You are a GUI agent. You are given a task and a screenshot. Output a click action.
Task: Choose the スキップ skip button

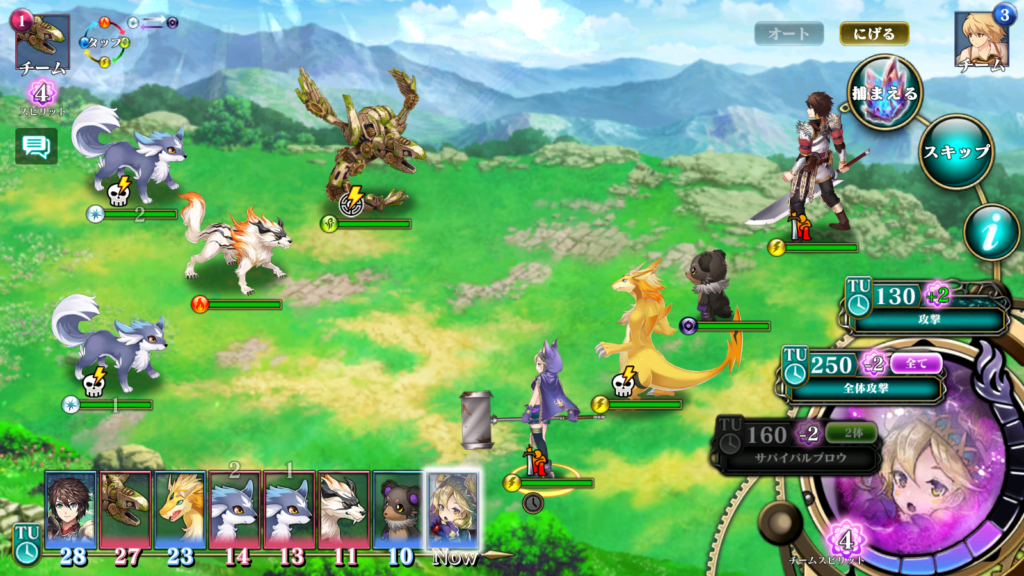click(955, 152)
